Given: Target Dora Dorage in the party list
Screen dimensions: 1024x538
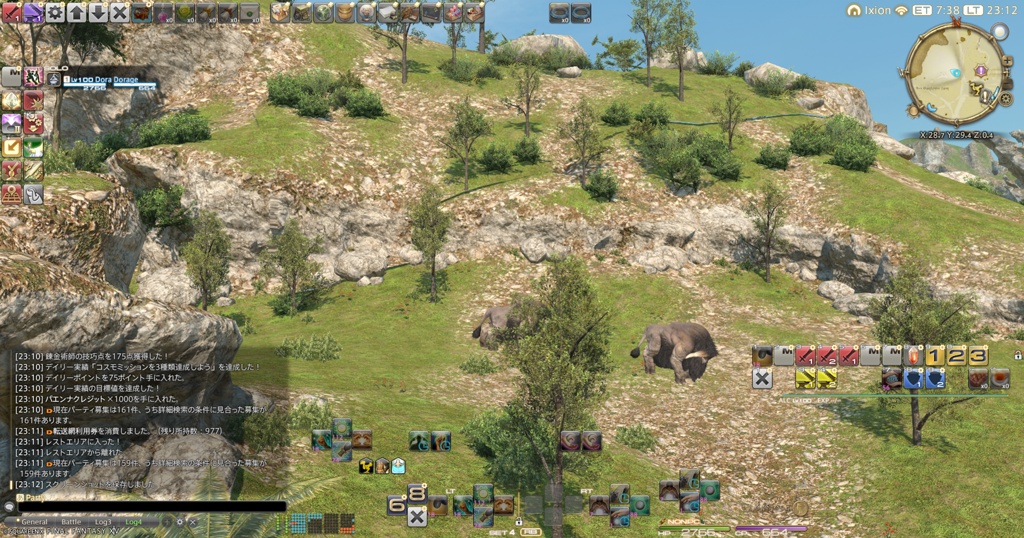Looking at the screenshot, I should coord(105,79).
